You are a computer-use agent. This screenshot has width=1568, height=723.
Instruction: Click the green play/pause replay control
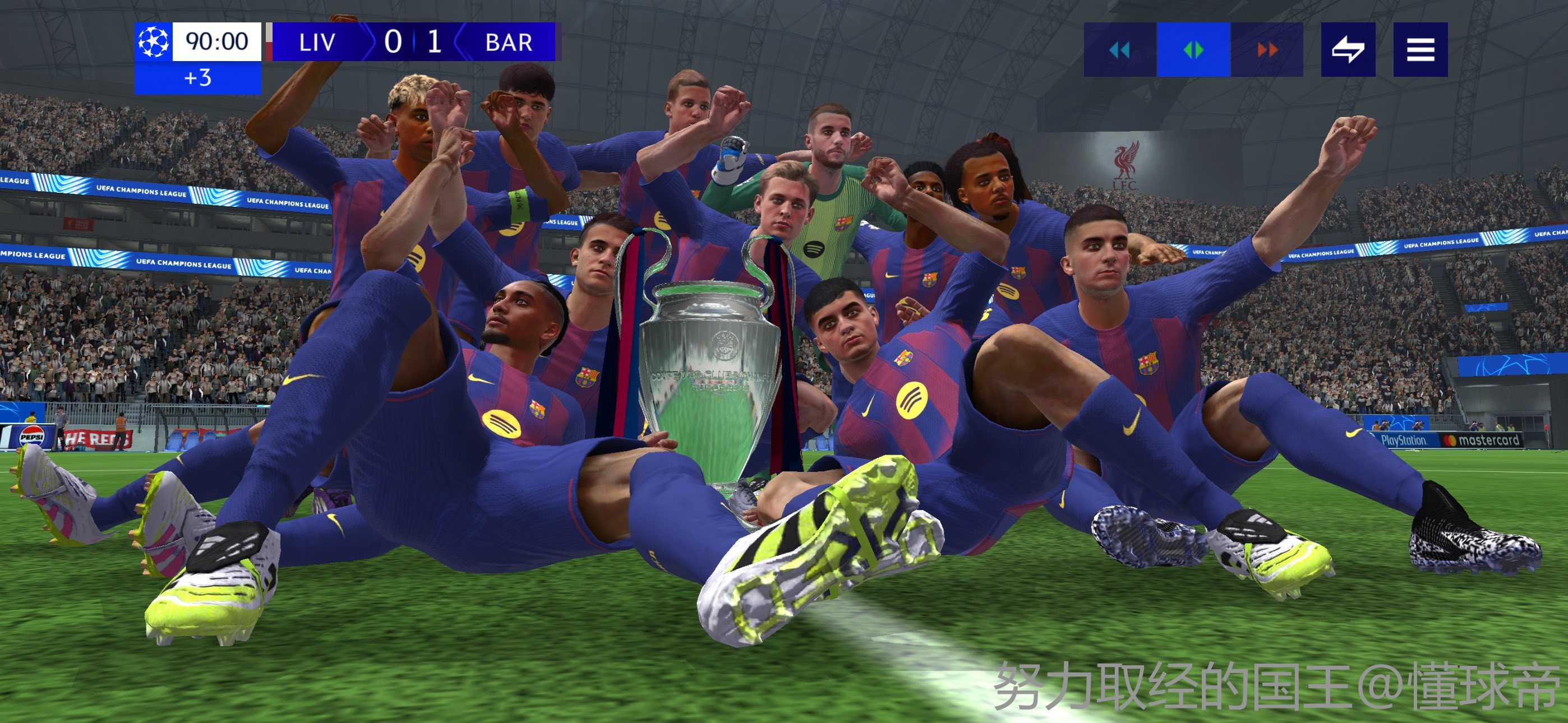(1193, 50)
